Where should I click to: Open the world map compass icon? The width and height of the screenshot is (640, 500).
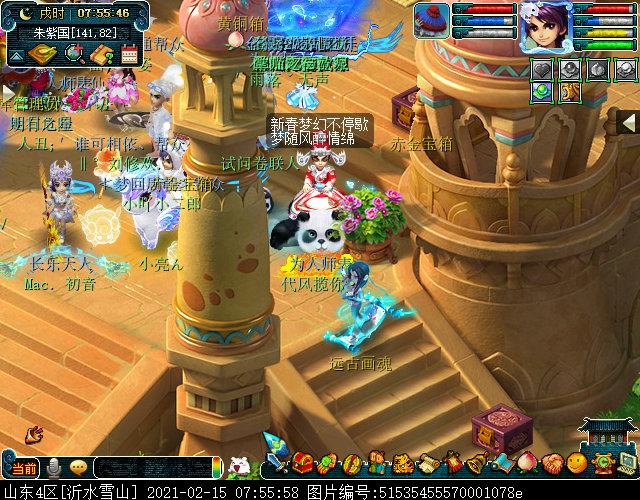click(x=41, y=54)
